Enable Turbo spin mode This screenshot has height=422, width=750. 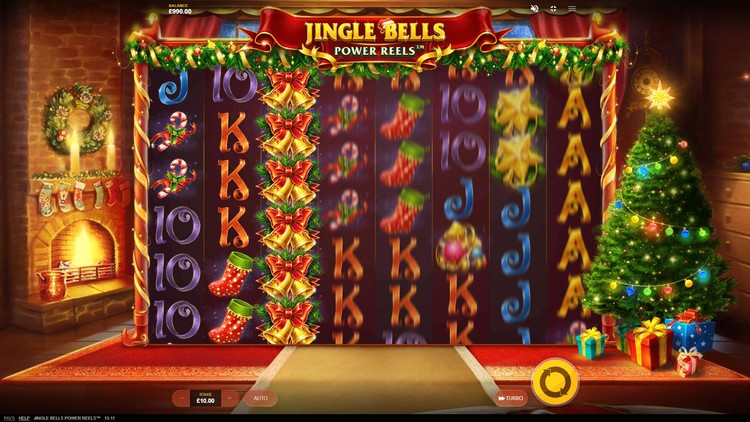[x=510, y=398]
